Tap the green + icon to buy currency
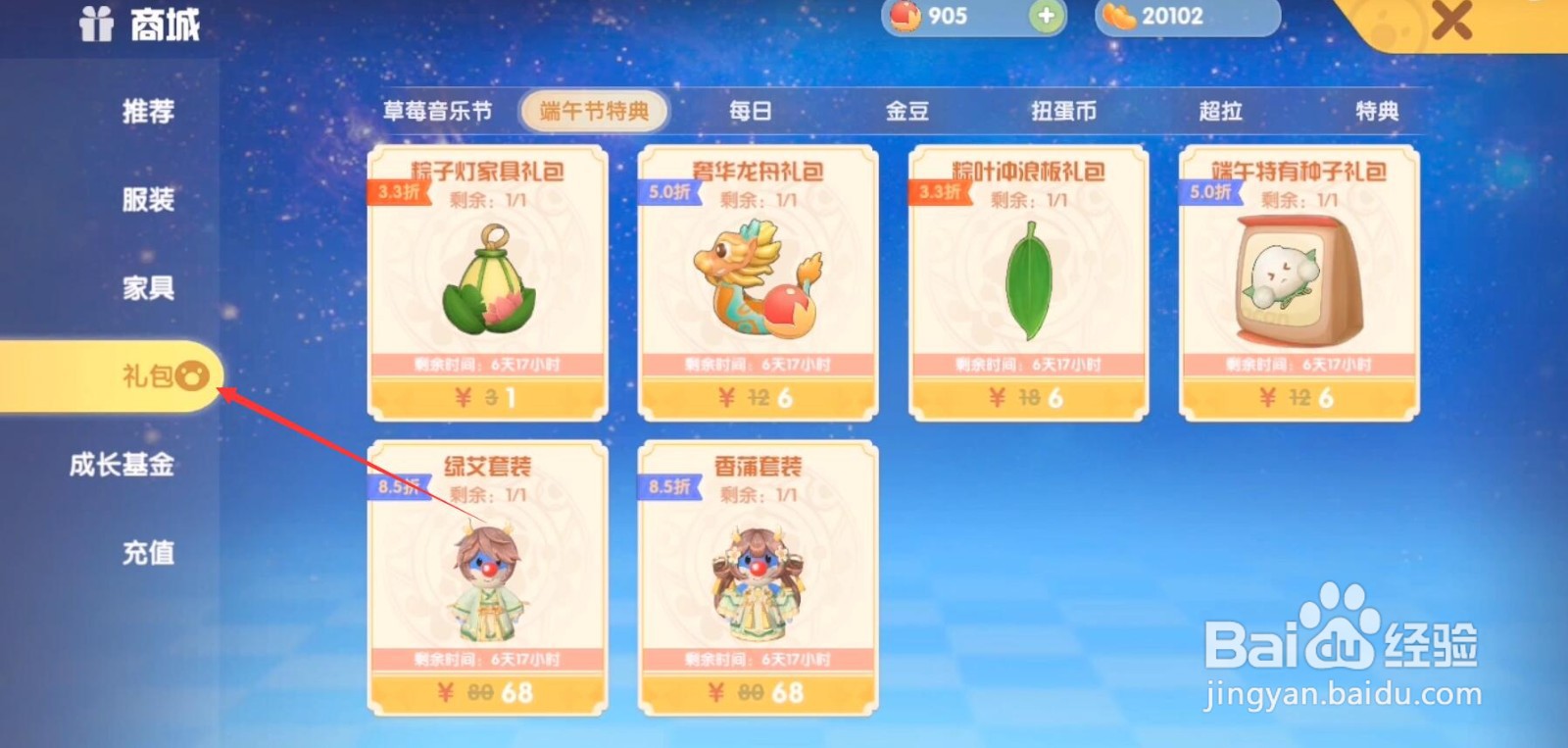Viewport: 1568px width, 748px height. coord(1045,17)
